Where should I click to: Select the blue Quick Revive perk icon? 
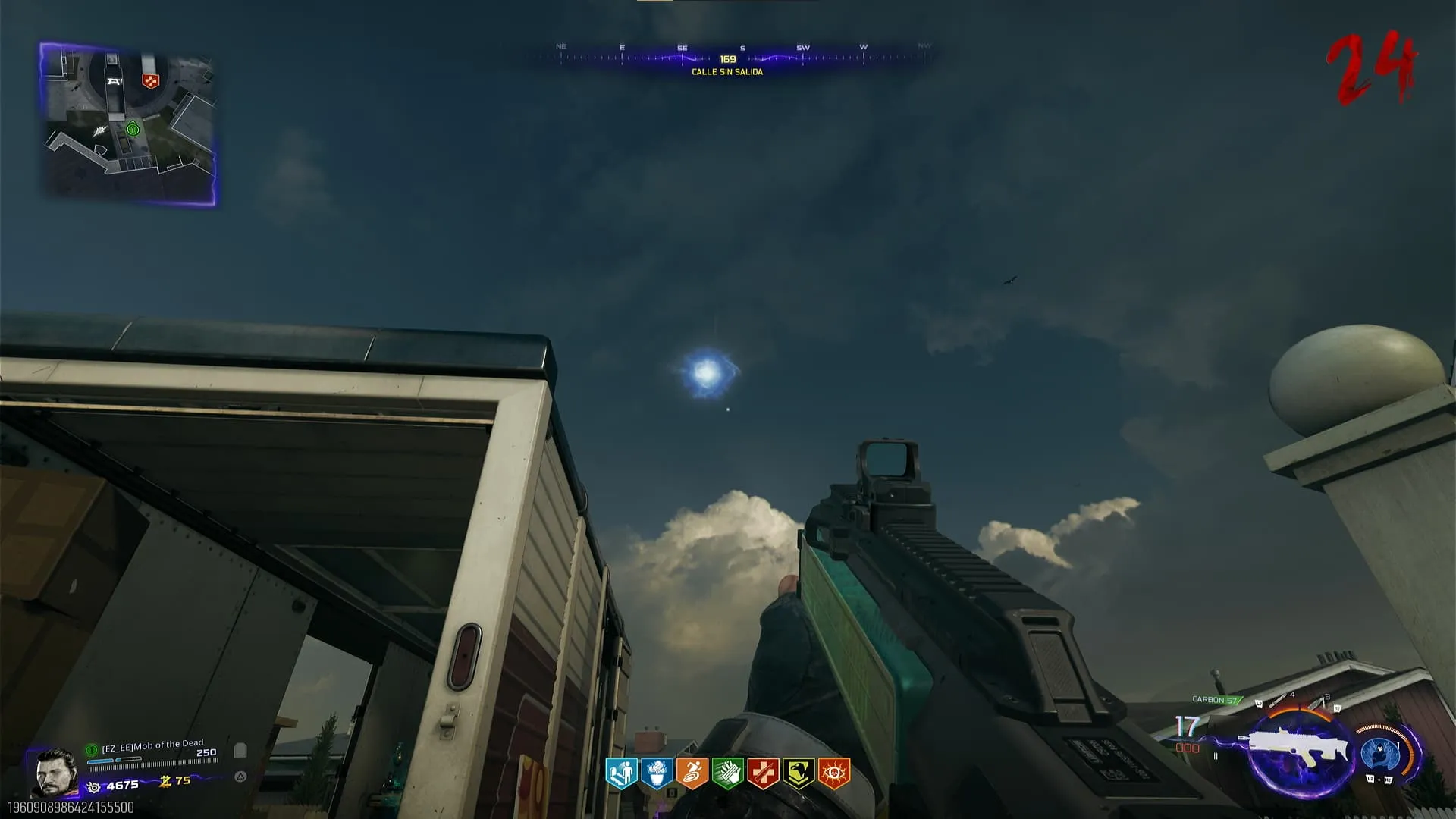click(620, 773)
